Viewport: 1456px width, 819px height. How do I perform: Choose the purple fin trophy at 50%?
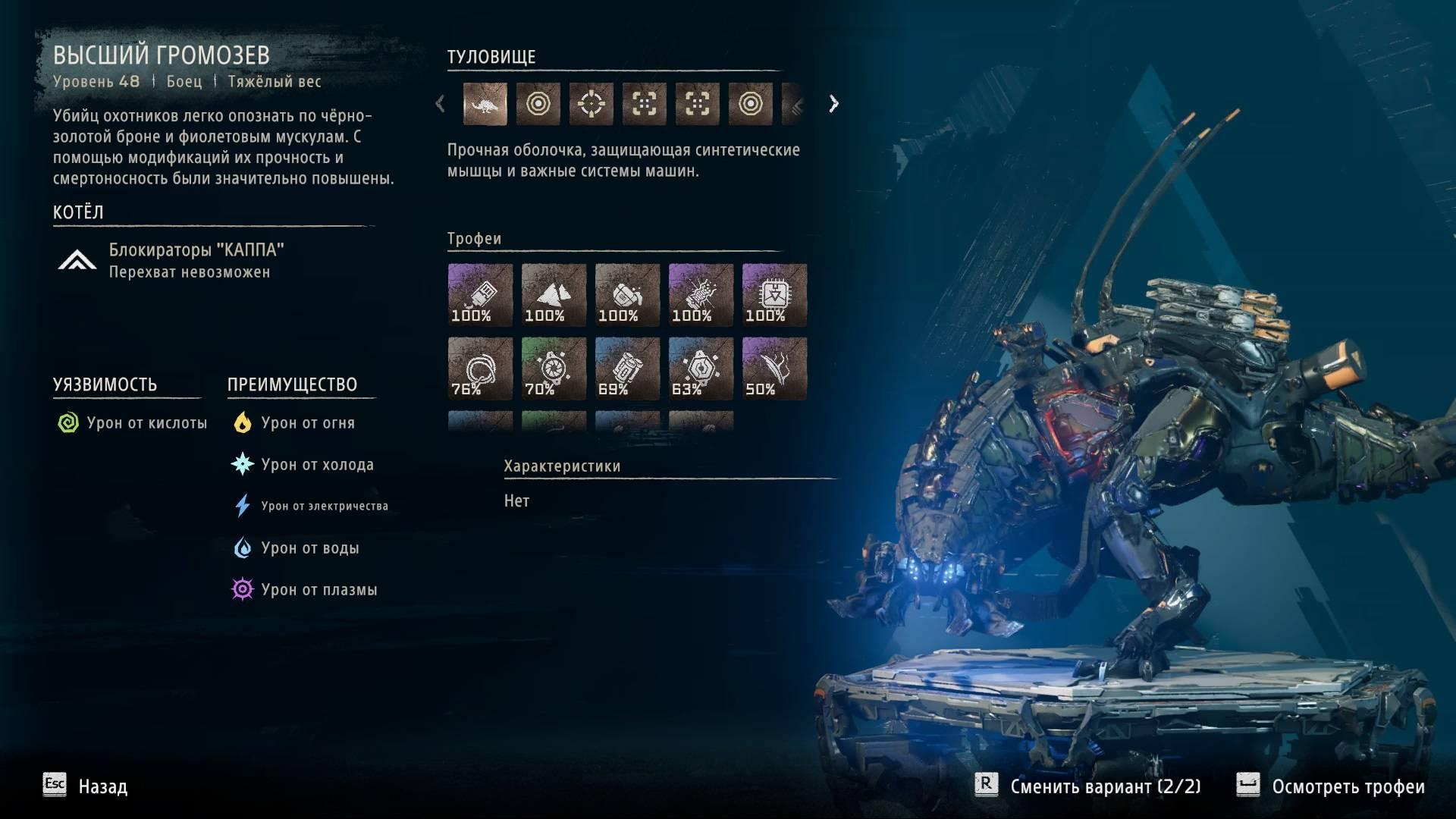click(774, 369)
